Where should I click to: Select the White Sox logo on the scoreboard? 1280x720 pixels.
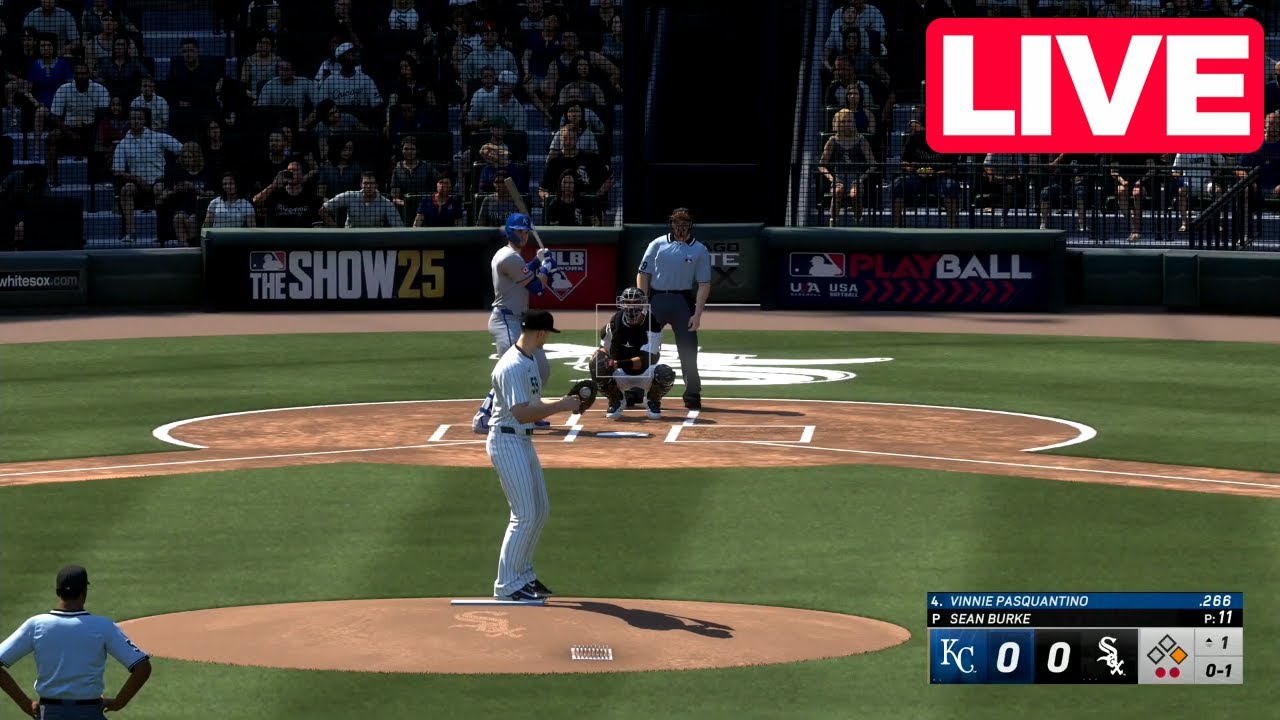click(1111, 658)
